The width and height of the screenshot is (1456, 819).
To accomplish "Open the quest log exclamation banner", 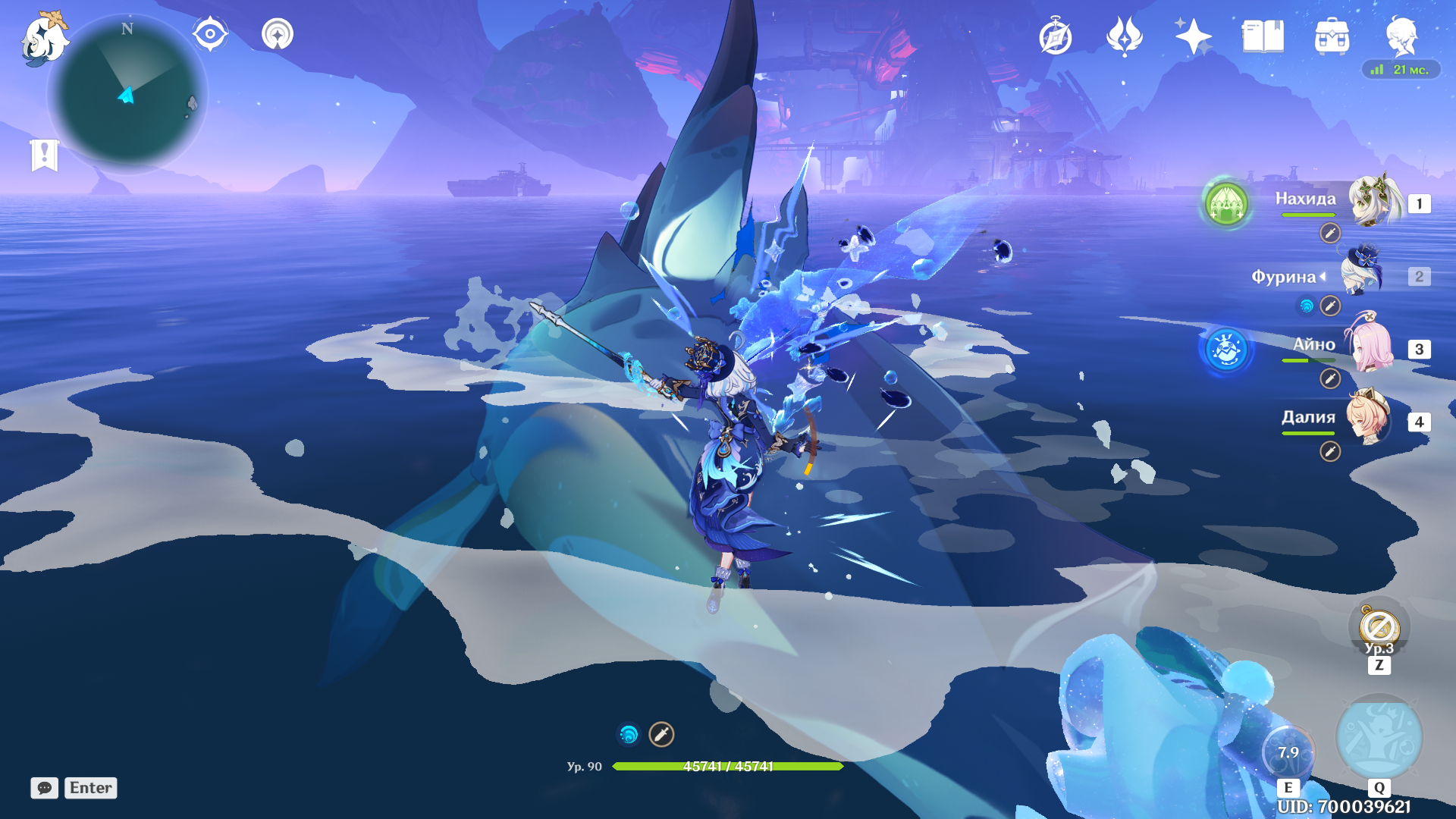I will [x=45, y=155].
